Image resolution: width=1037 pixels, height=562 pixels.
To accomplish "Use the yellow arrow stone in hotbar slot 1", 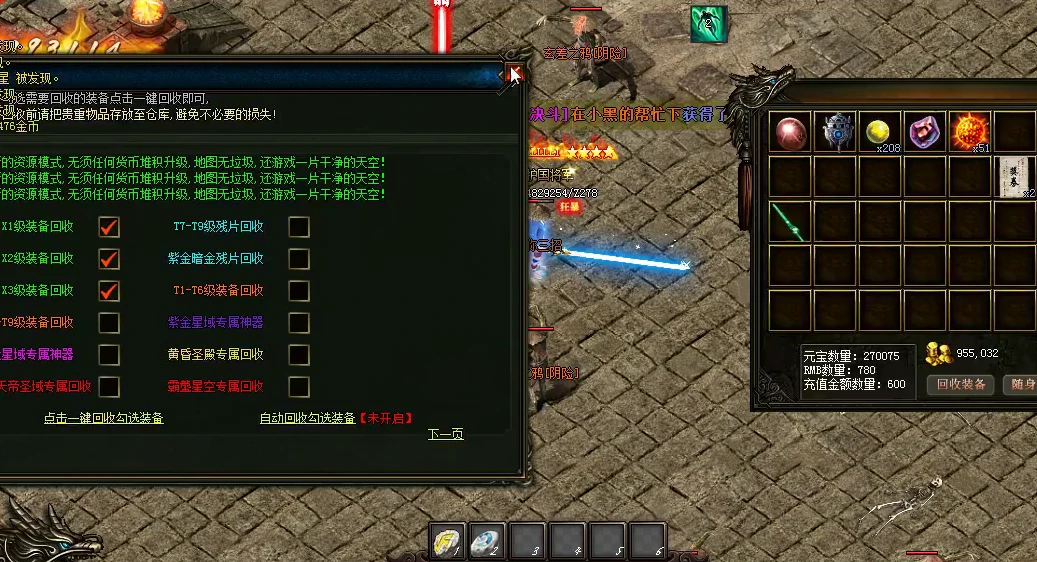I will click(448, 541).
